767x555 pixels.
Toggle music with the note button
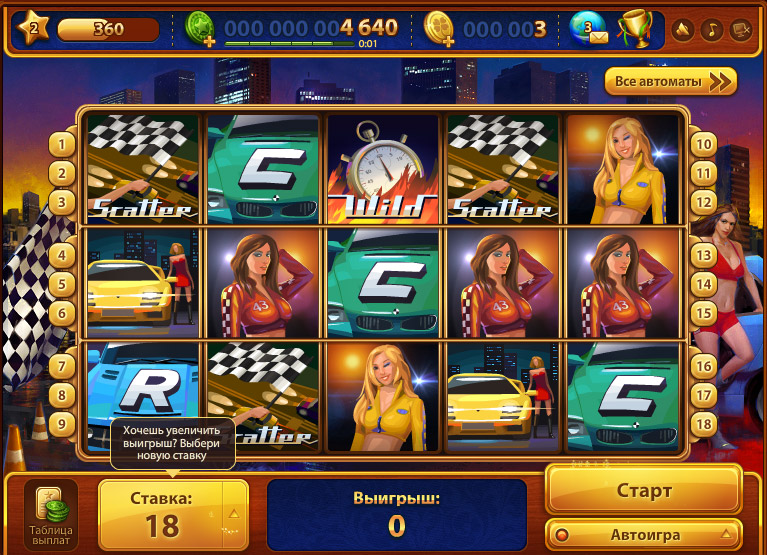pos(712,29)
